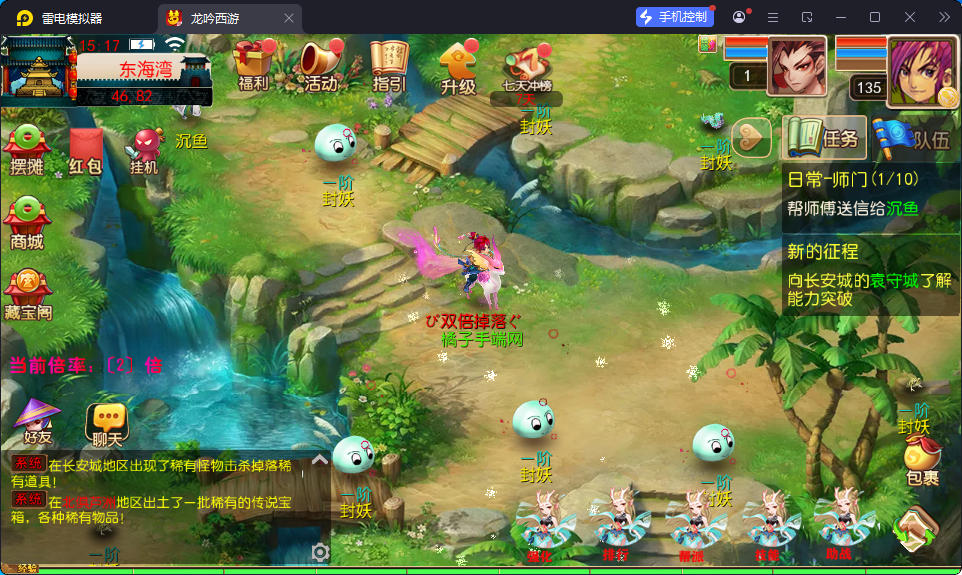Open the 七天冲榜 seven-day ranking event
This screenshot has width=962, height=575.
(x=527, y=70)
